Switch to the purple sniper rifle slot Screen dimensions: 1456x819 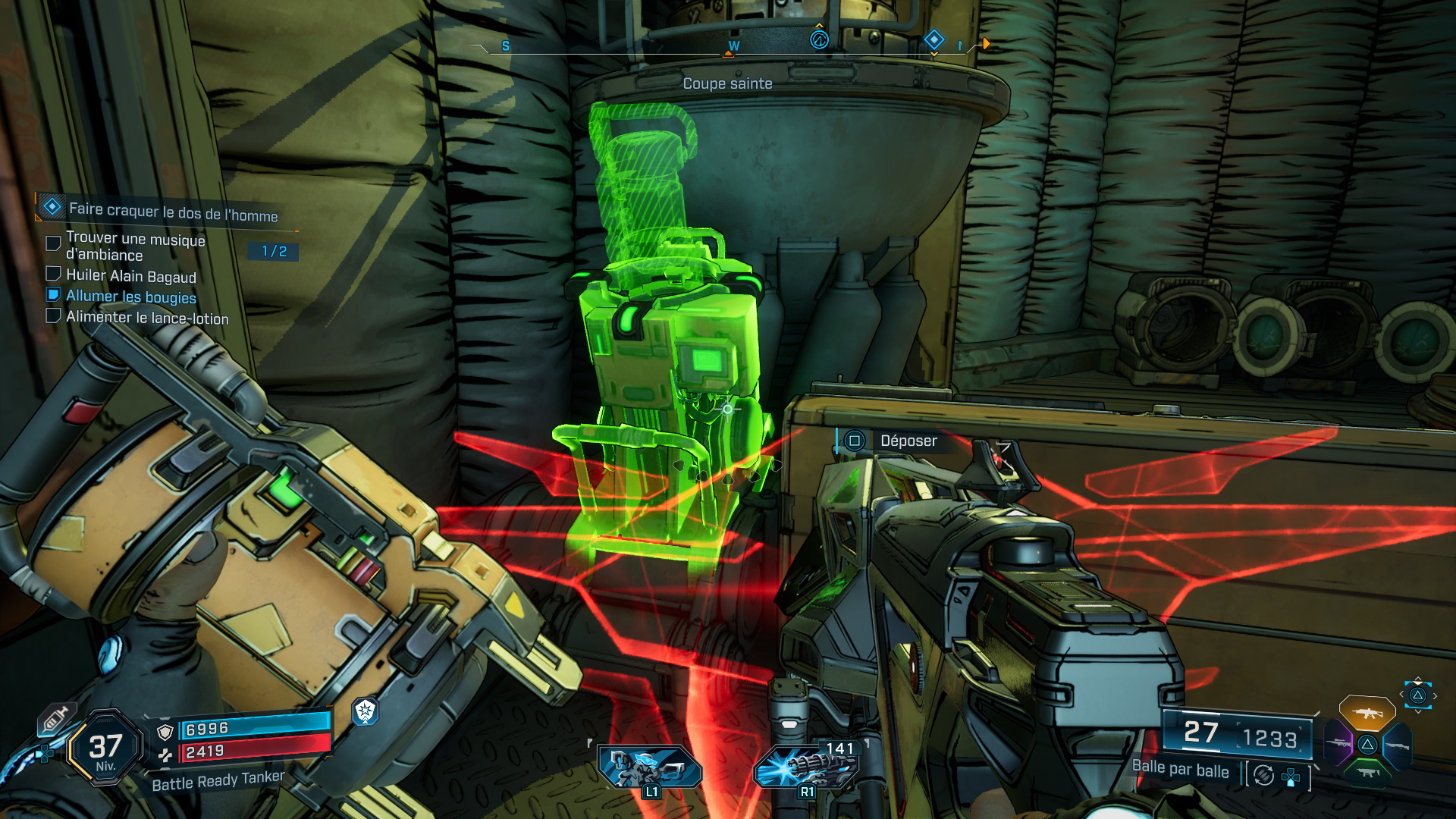click(1338, 742)
